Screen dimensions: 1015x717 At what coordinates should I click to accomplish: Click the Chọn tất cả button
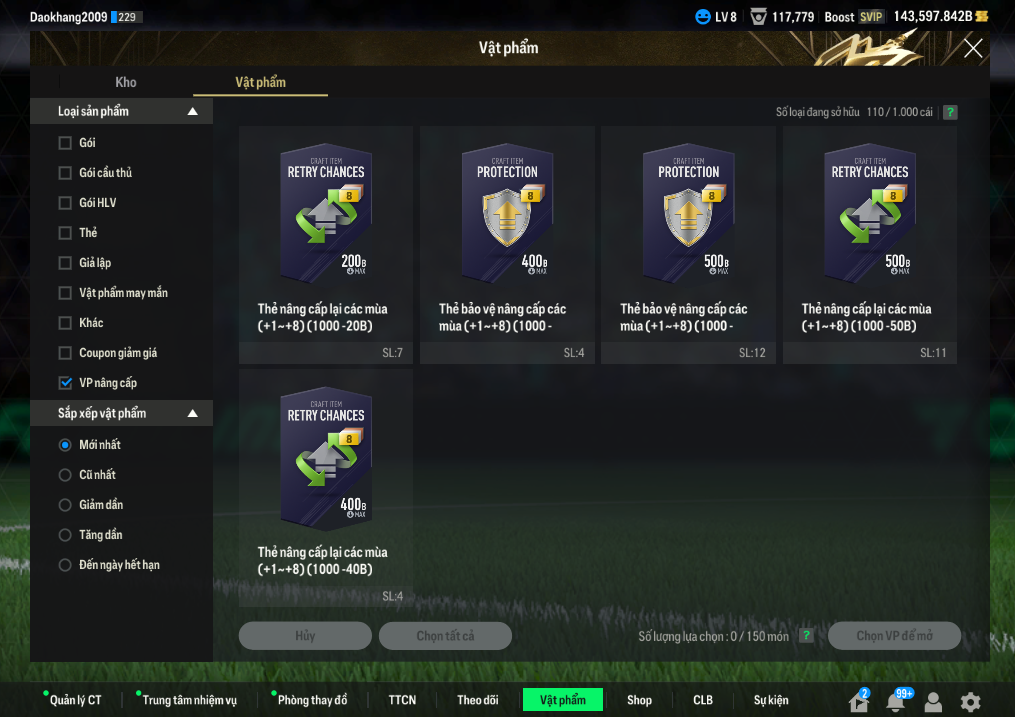[x=445, y=636]
